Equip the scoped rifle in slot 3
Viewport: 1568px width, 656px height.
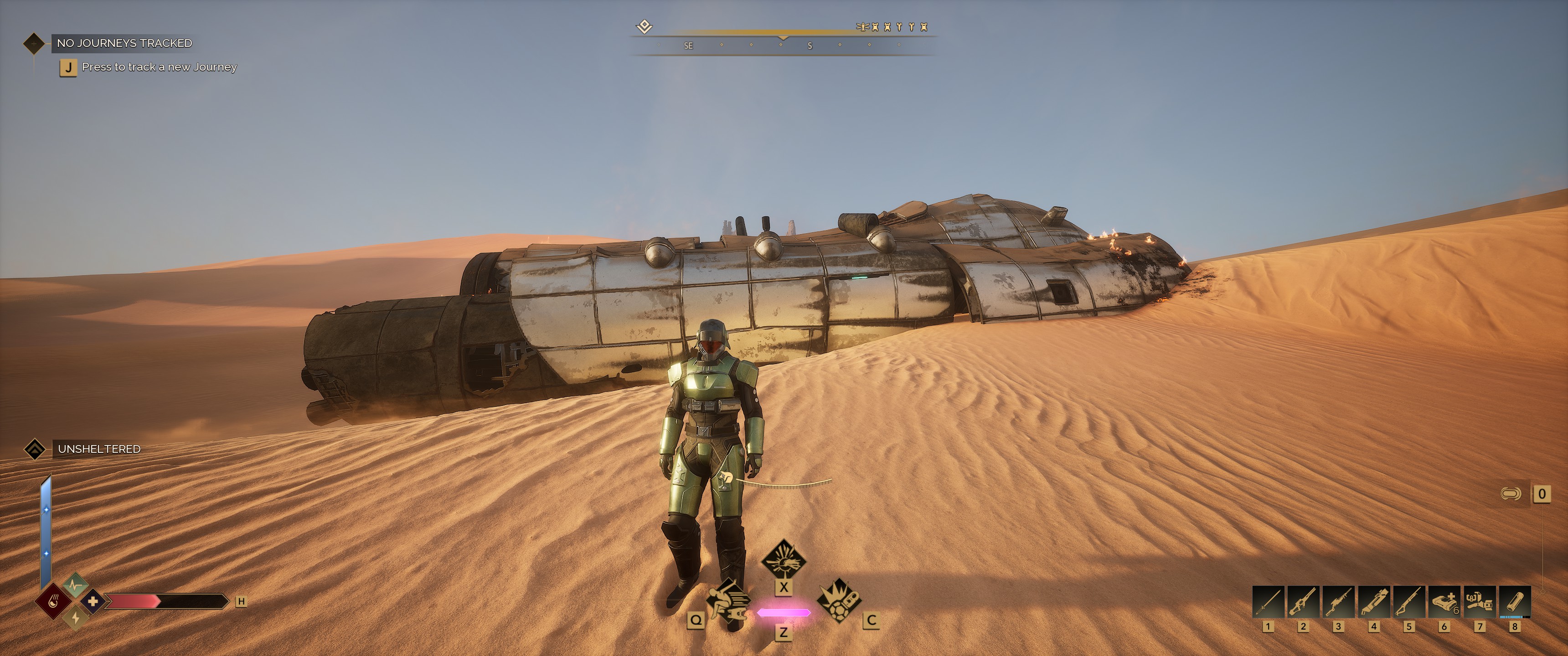pos(1339,602)
